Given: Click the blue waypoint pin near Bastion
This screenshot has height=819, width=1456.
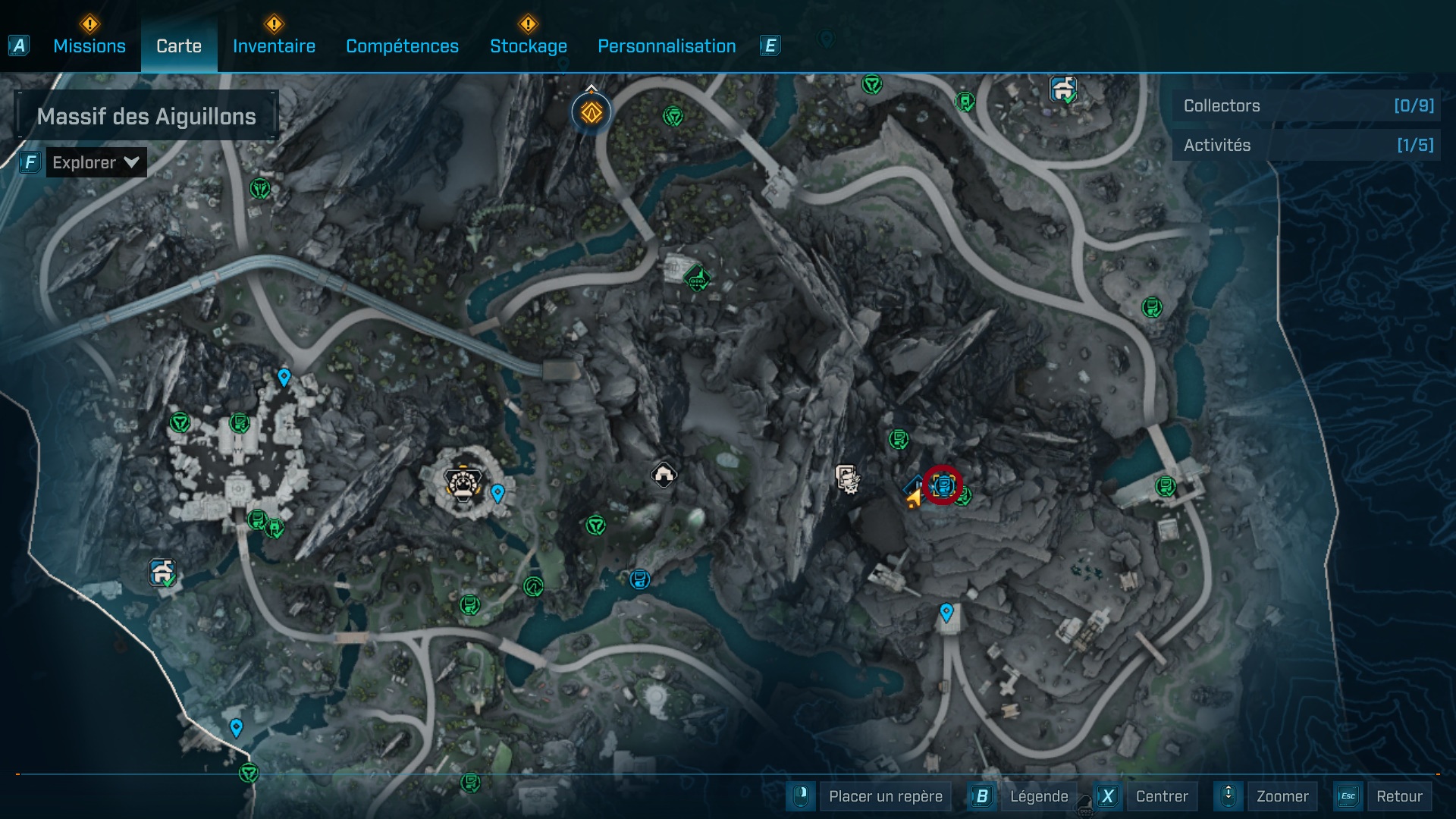Looking at the screenshot, I should tap(497, 493).
